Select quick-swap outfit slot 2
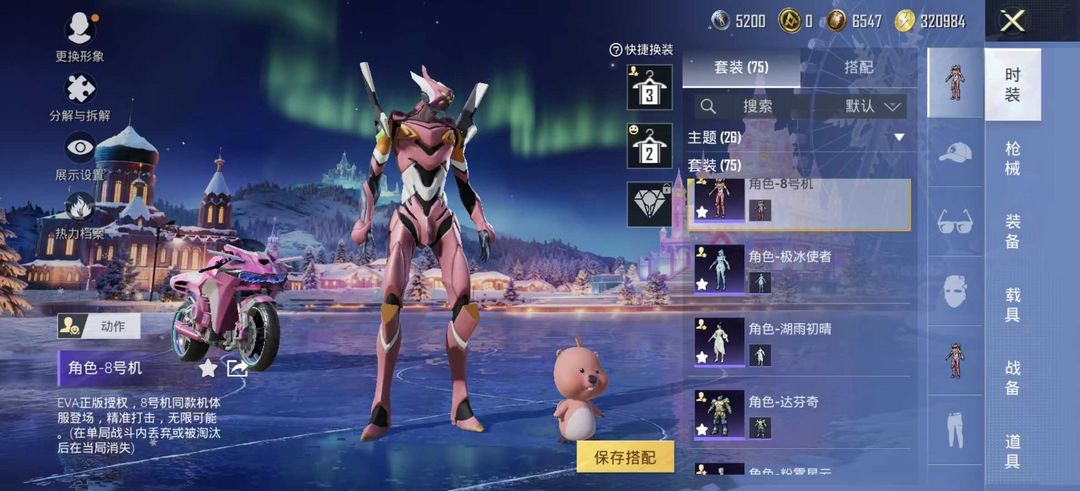The height and width of the screenshot is (491, 1080). [x=649, y=146]
